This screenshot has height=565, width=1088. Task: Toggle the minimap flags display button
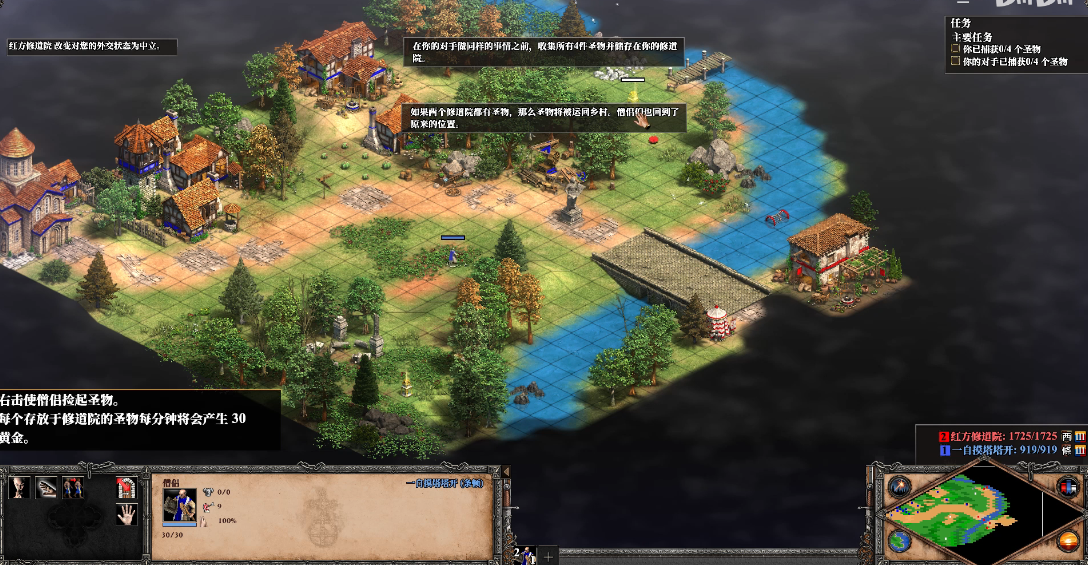click(1066, 487)
